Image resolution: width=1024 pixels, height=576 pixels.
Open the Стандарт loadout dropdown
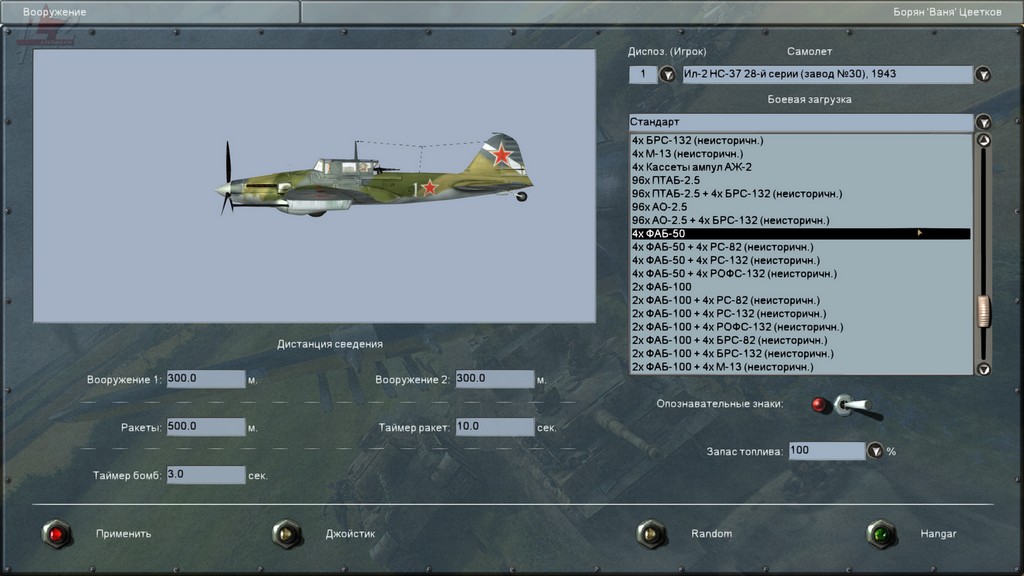[x=983, y=122]
